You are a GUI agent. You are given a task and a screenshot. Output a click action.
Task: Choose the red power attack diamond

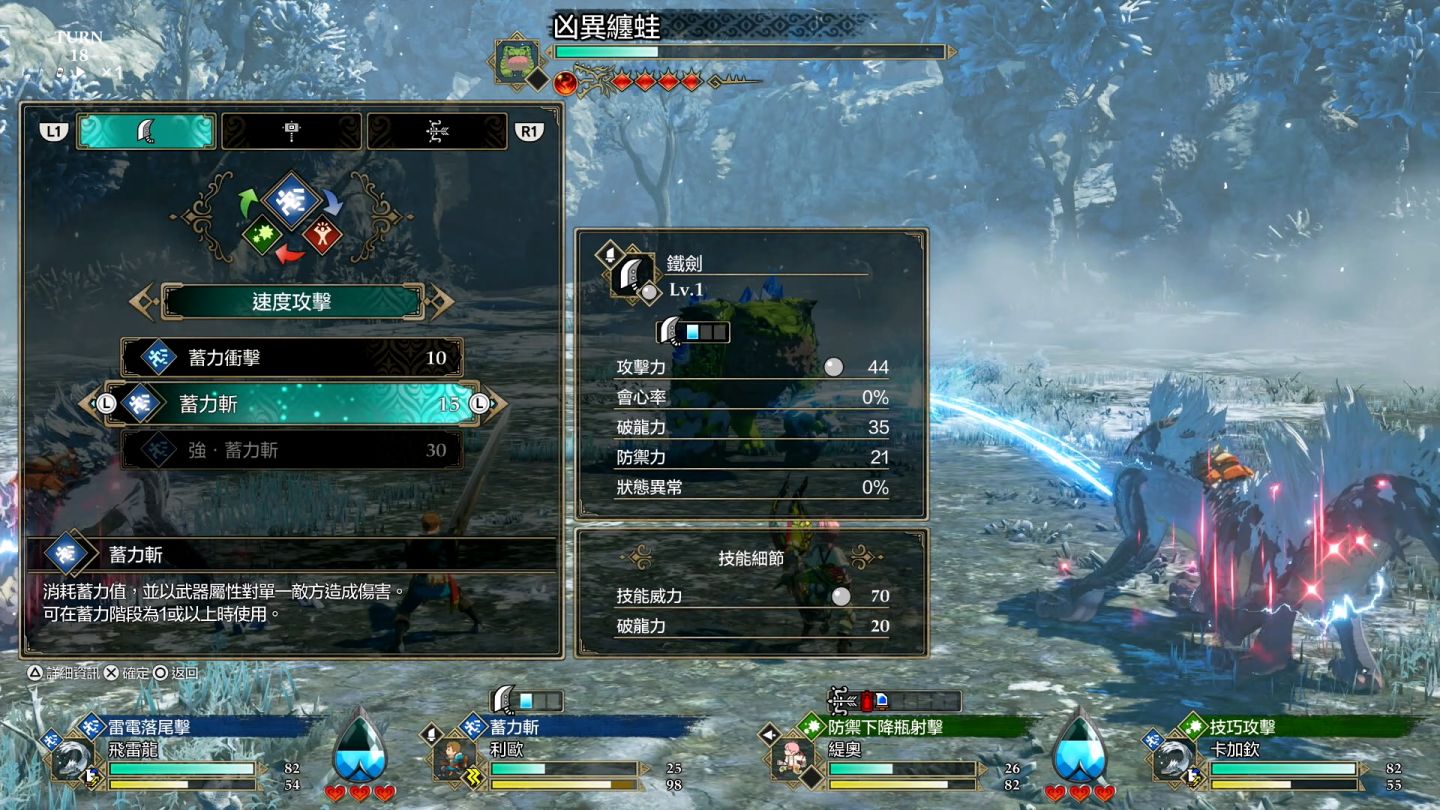322,234
